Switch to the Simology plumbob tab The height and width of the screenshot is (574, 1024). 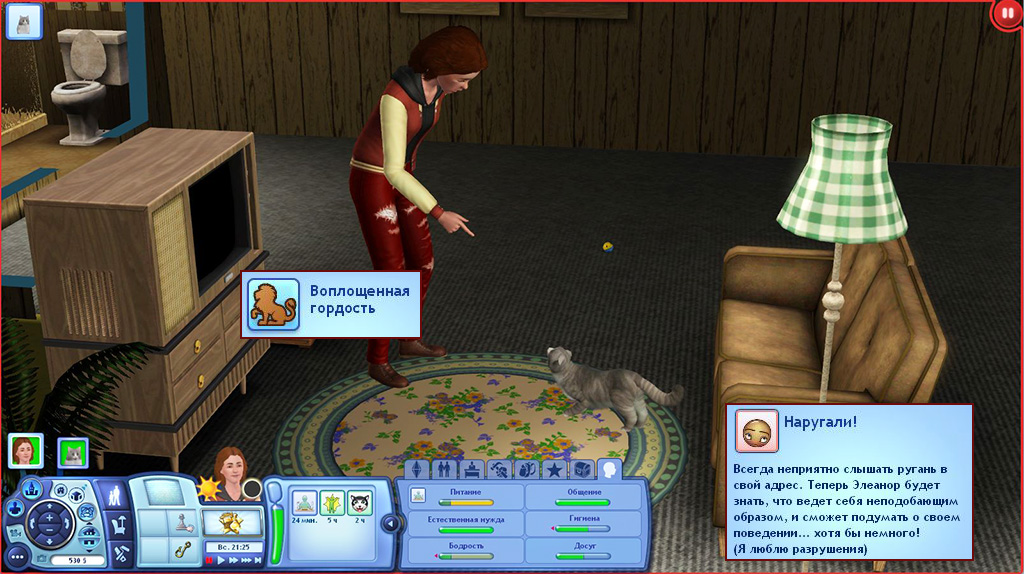(x=418, y=468)
